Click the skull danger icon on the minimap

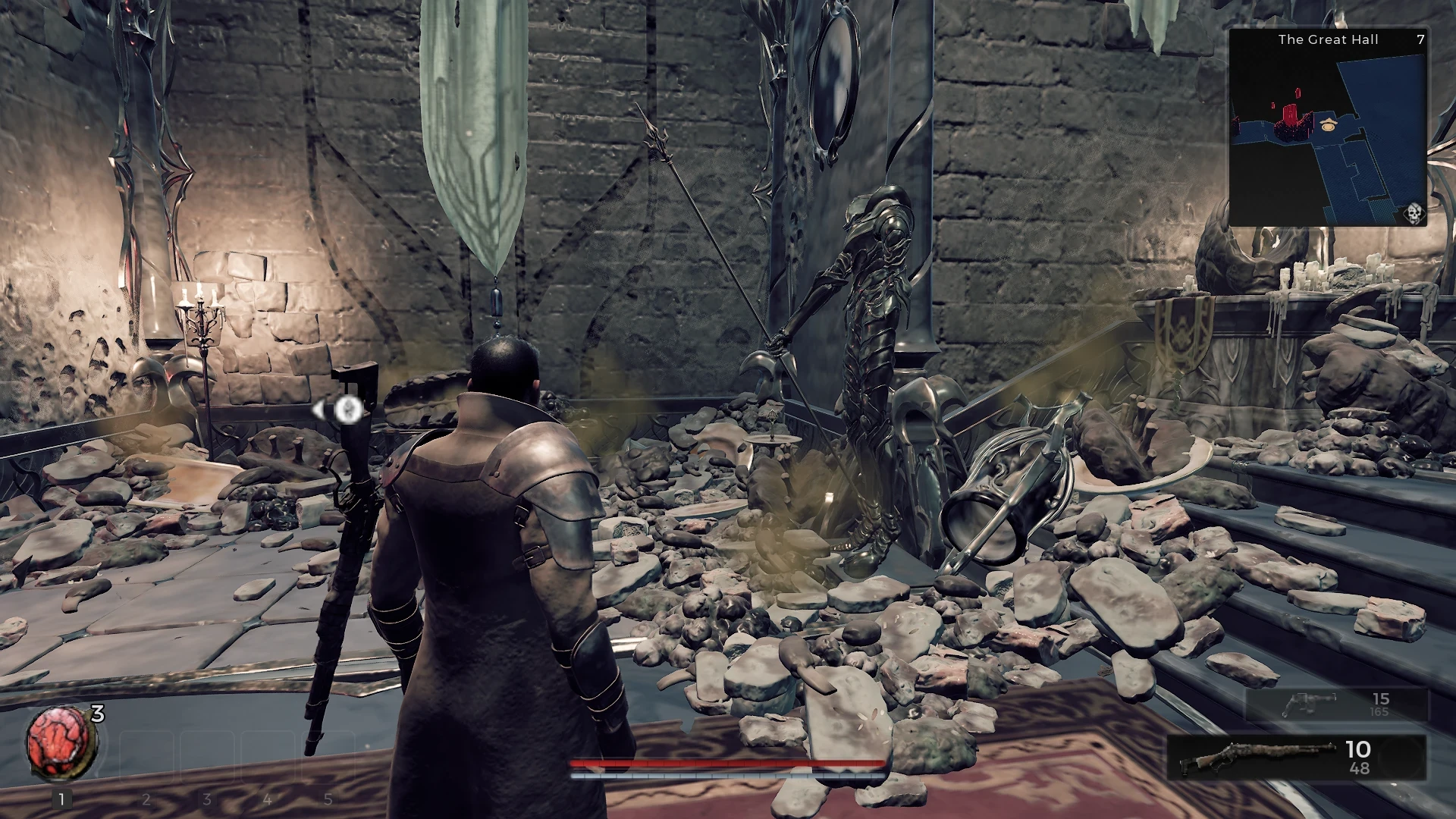[1415, 213]
